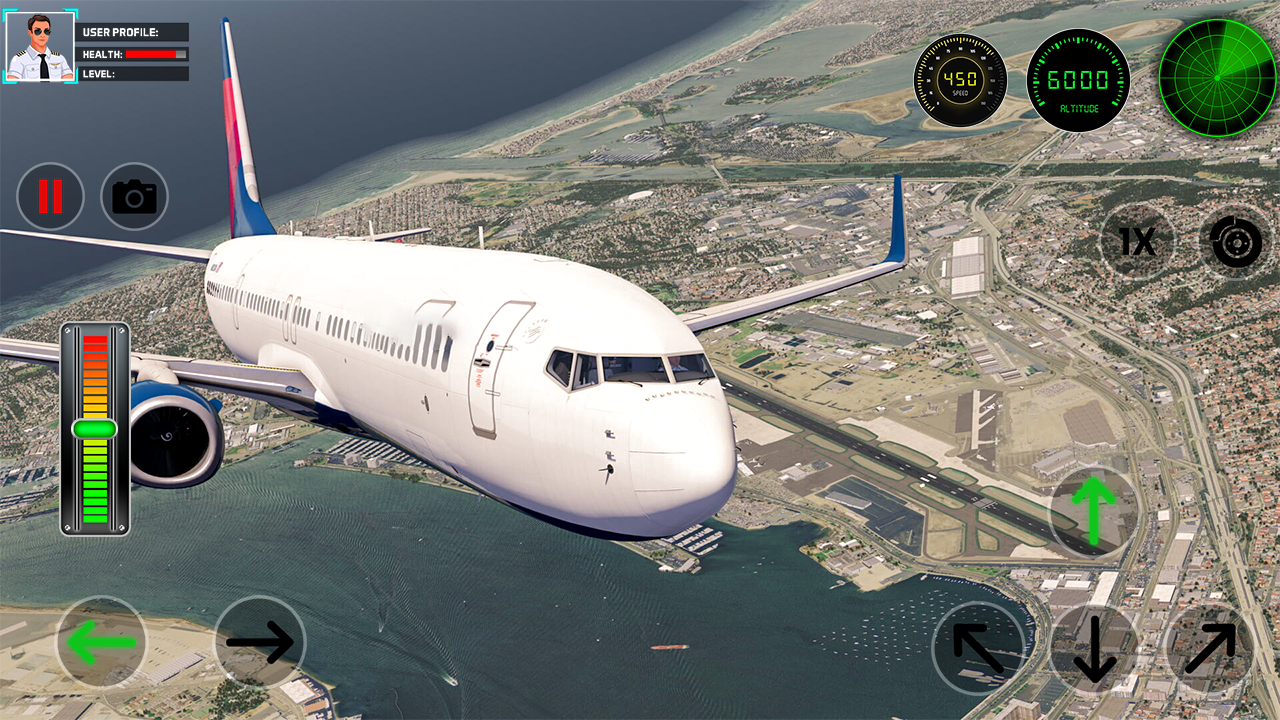Pitch up with the green up arrow
Viewport: 1280px width, 720px height.
[x=1094, y=510]
